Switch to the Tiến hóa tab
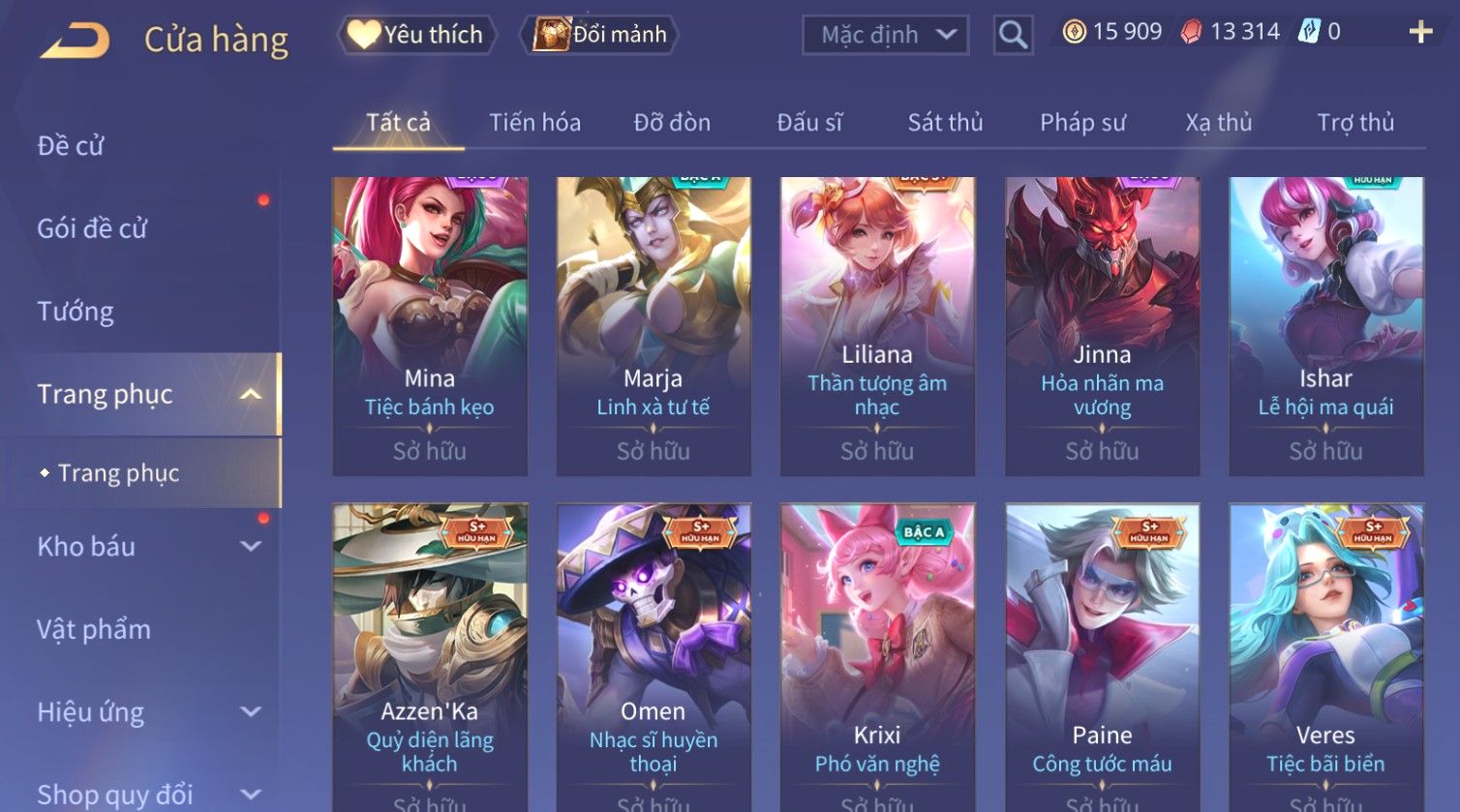Viewport: 1460px width, 812px height. point(534,123)
